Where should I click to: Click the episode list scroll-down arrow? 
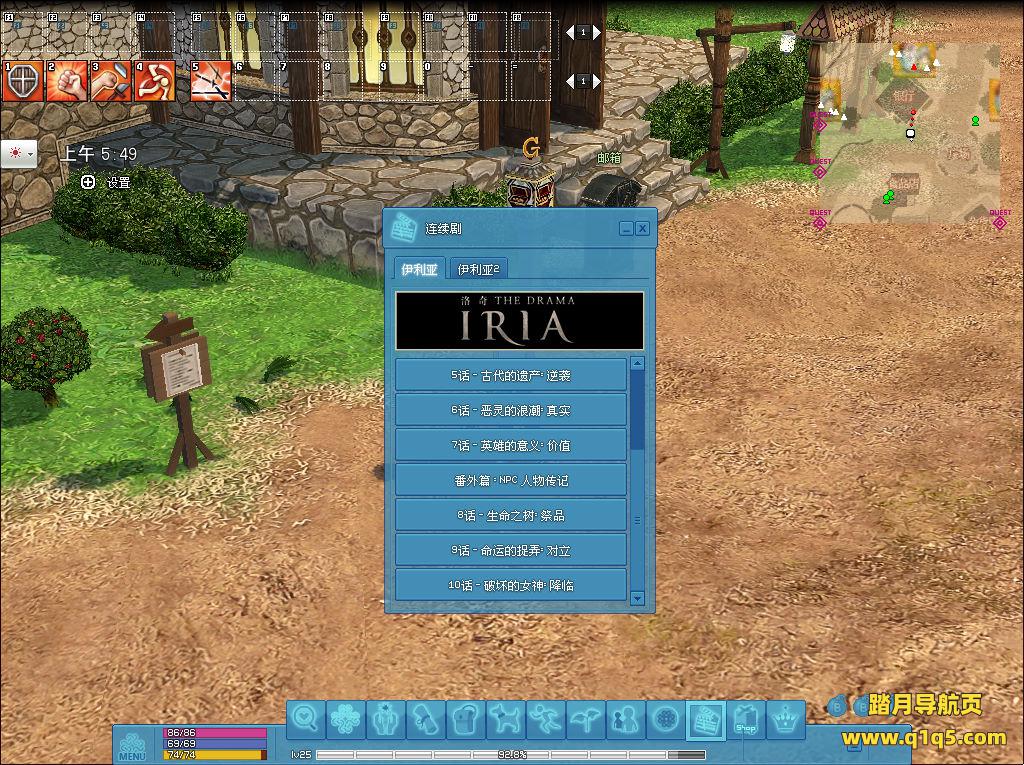[x=638, y=598]
